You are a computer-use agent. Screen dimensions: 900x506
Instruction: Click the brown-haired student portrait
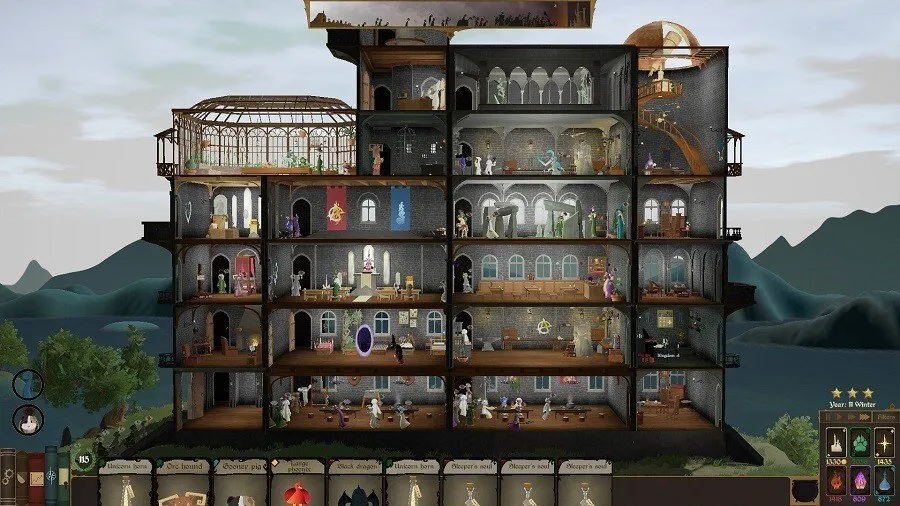[26, 419]
